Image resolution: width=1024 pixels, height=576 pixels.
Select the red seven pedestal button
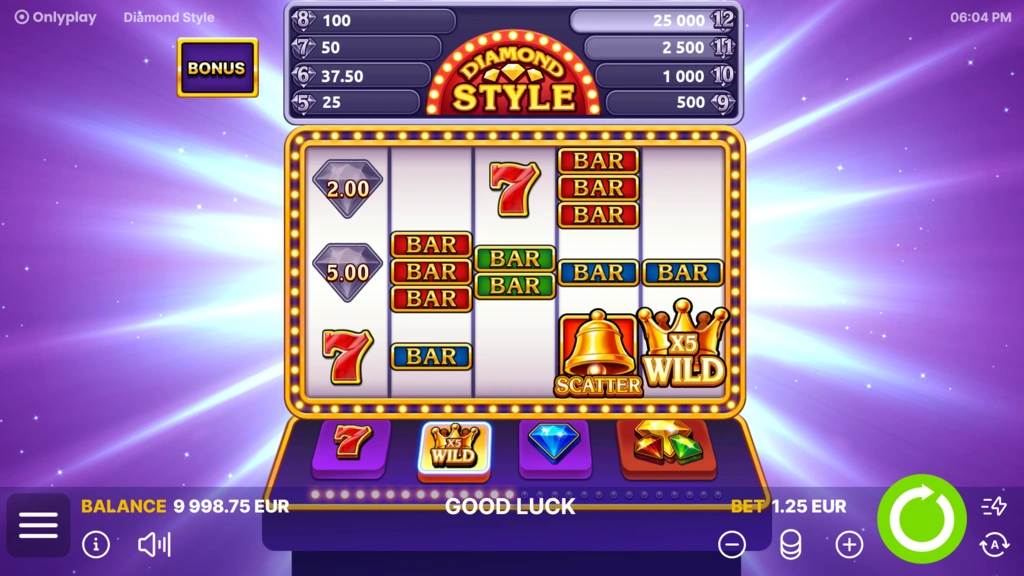tap(351, 444)
